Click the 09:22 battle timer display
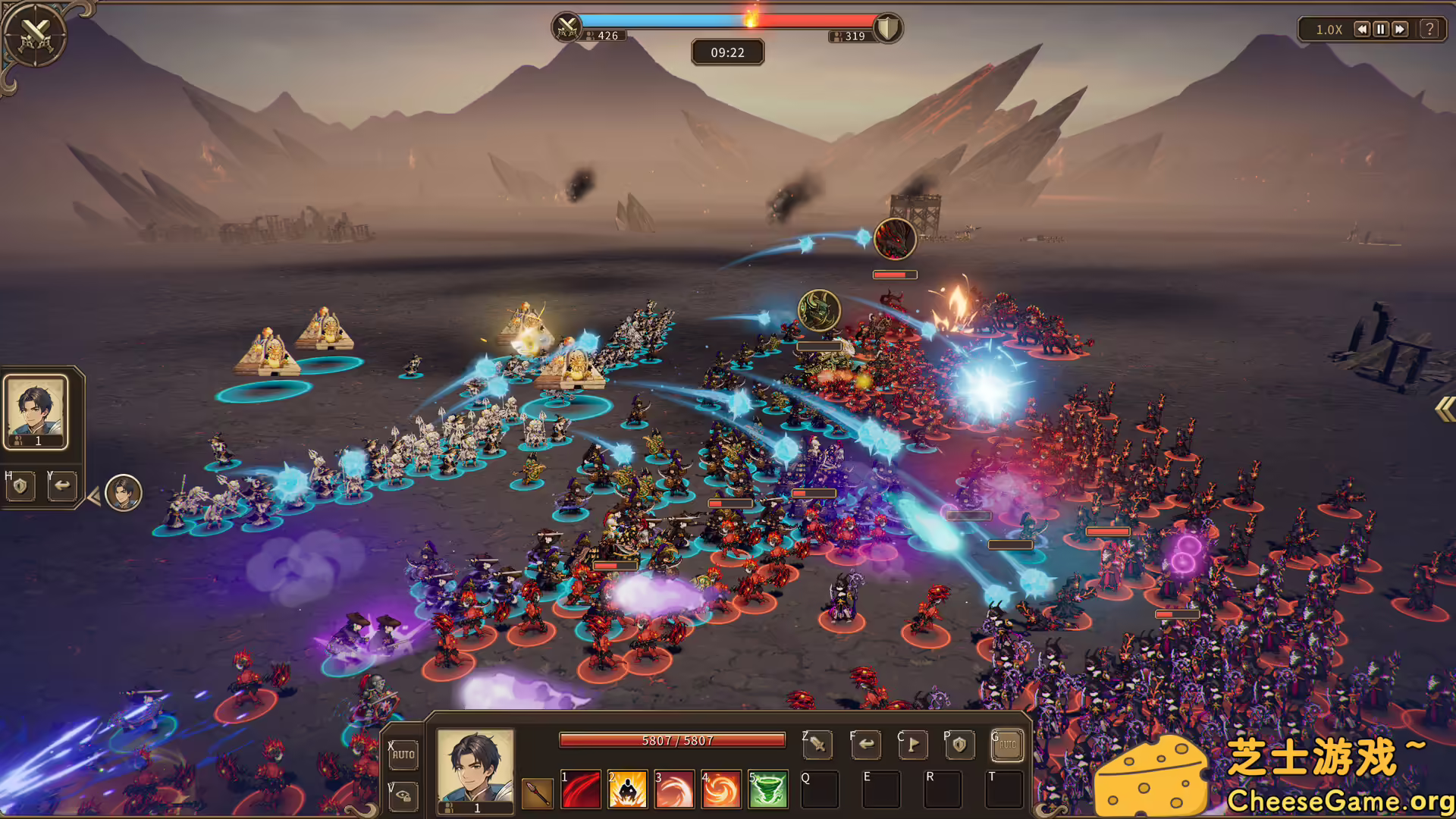This screenshot has height=819, width=1456. pos(727,52)
